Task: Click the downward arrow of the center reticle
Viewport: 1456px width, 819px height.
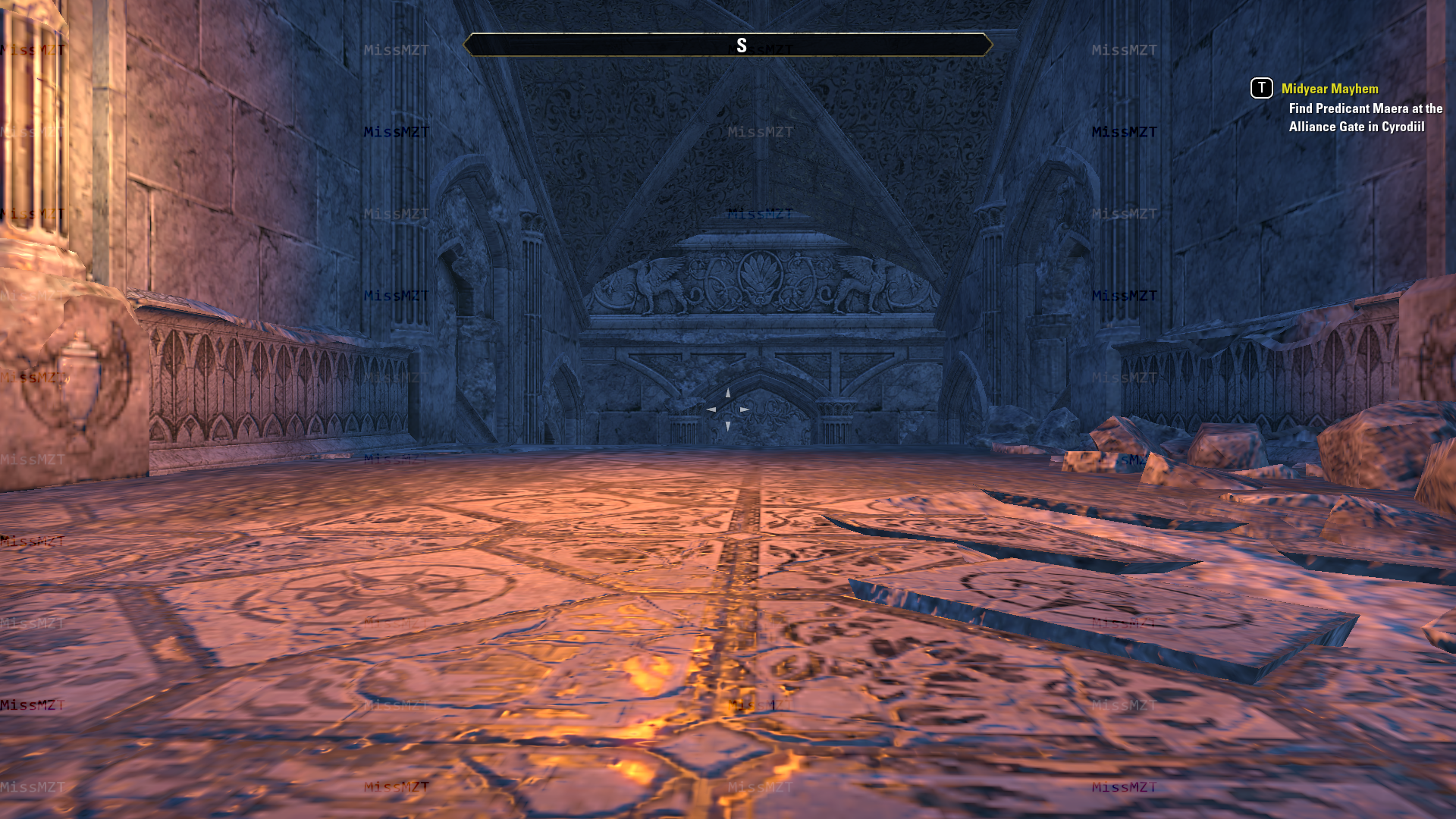Action: click(x=727, y=425)
